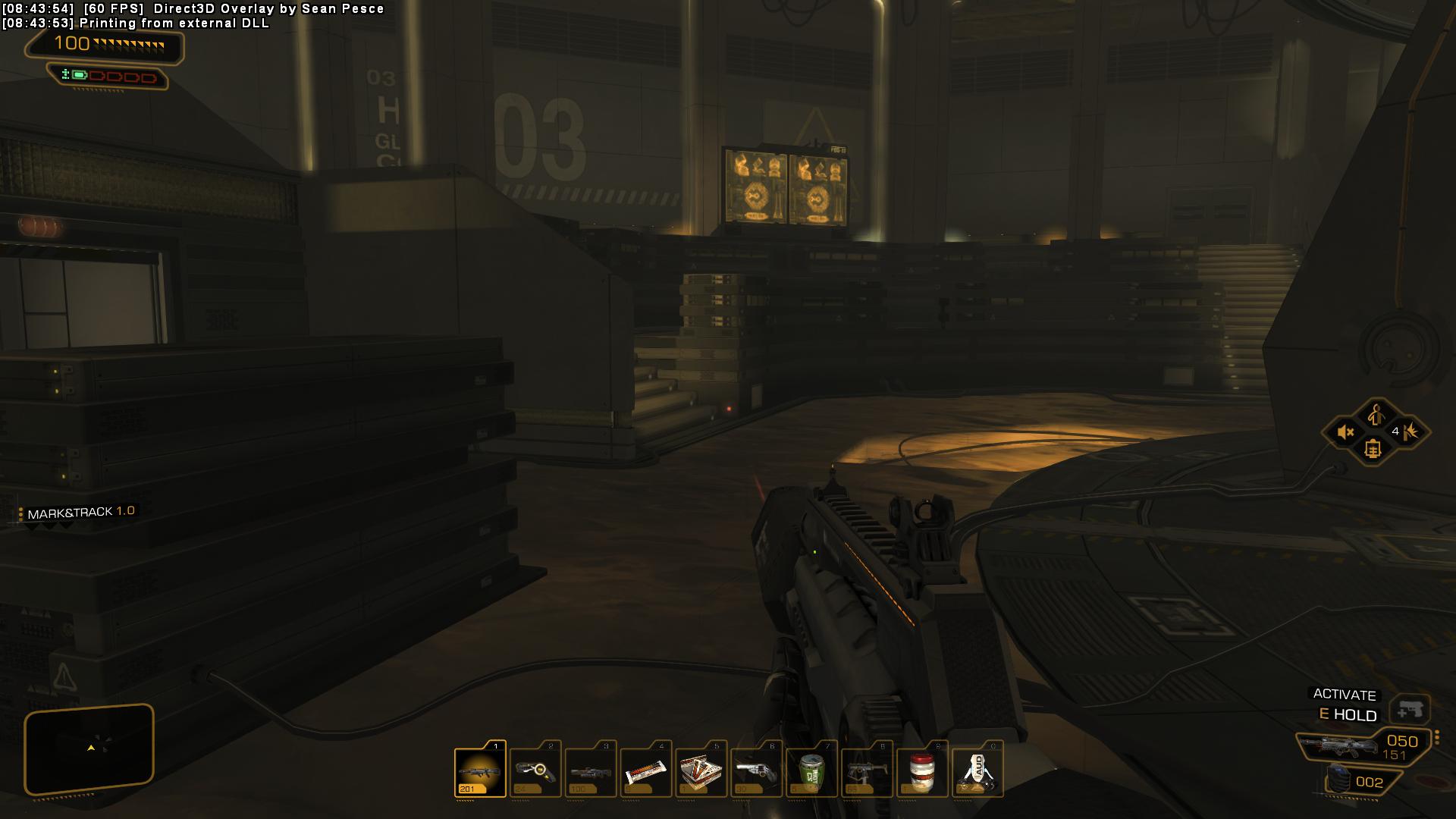Trigger the Typhoon explosion augmentation icon

click(x=1410, y=432)
